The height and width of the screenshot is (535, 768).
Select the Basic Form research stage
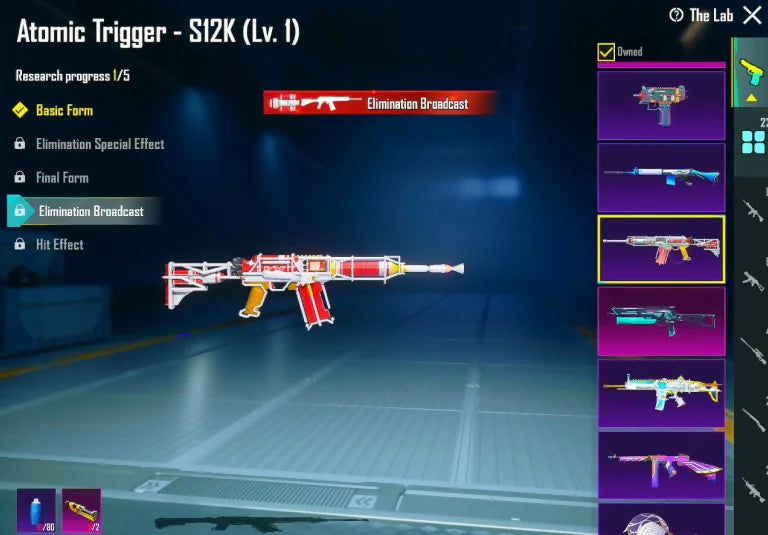(64, 110)
